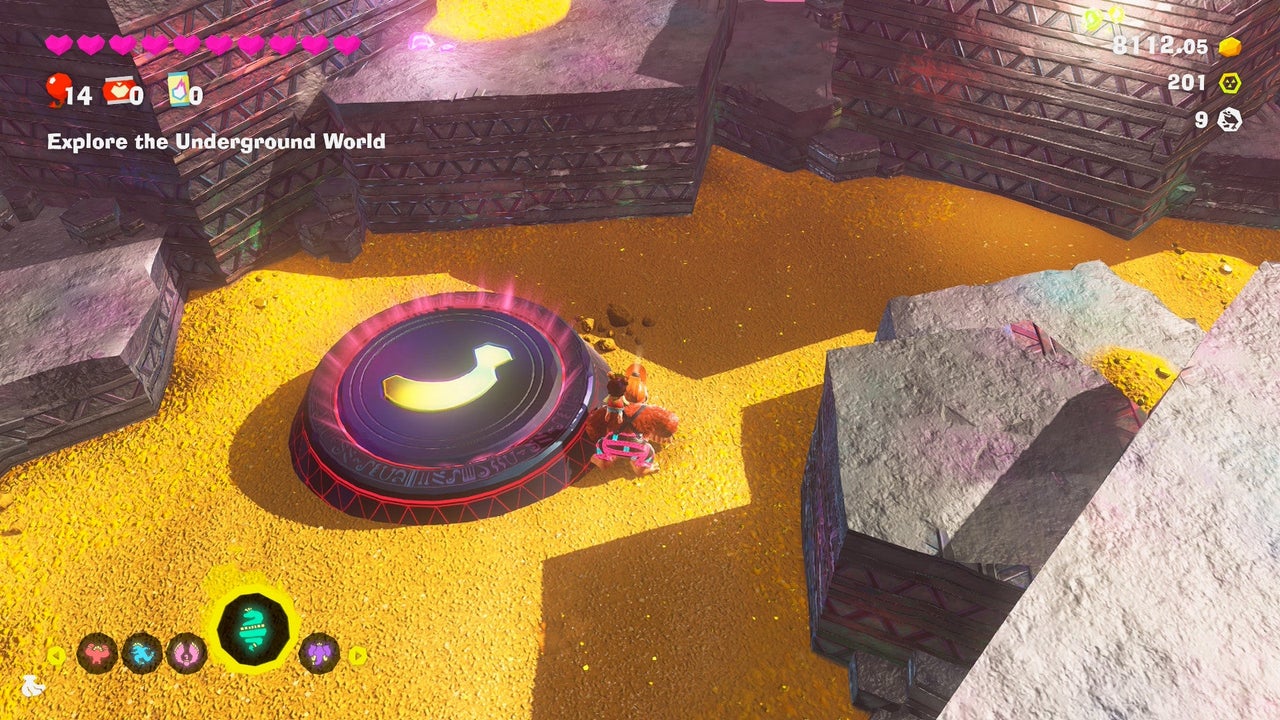Viewport: 1280px width, 720px height.
Task: Click the white fossil counter icon
Action: [1230, 120]
